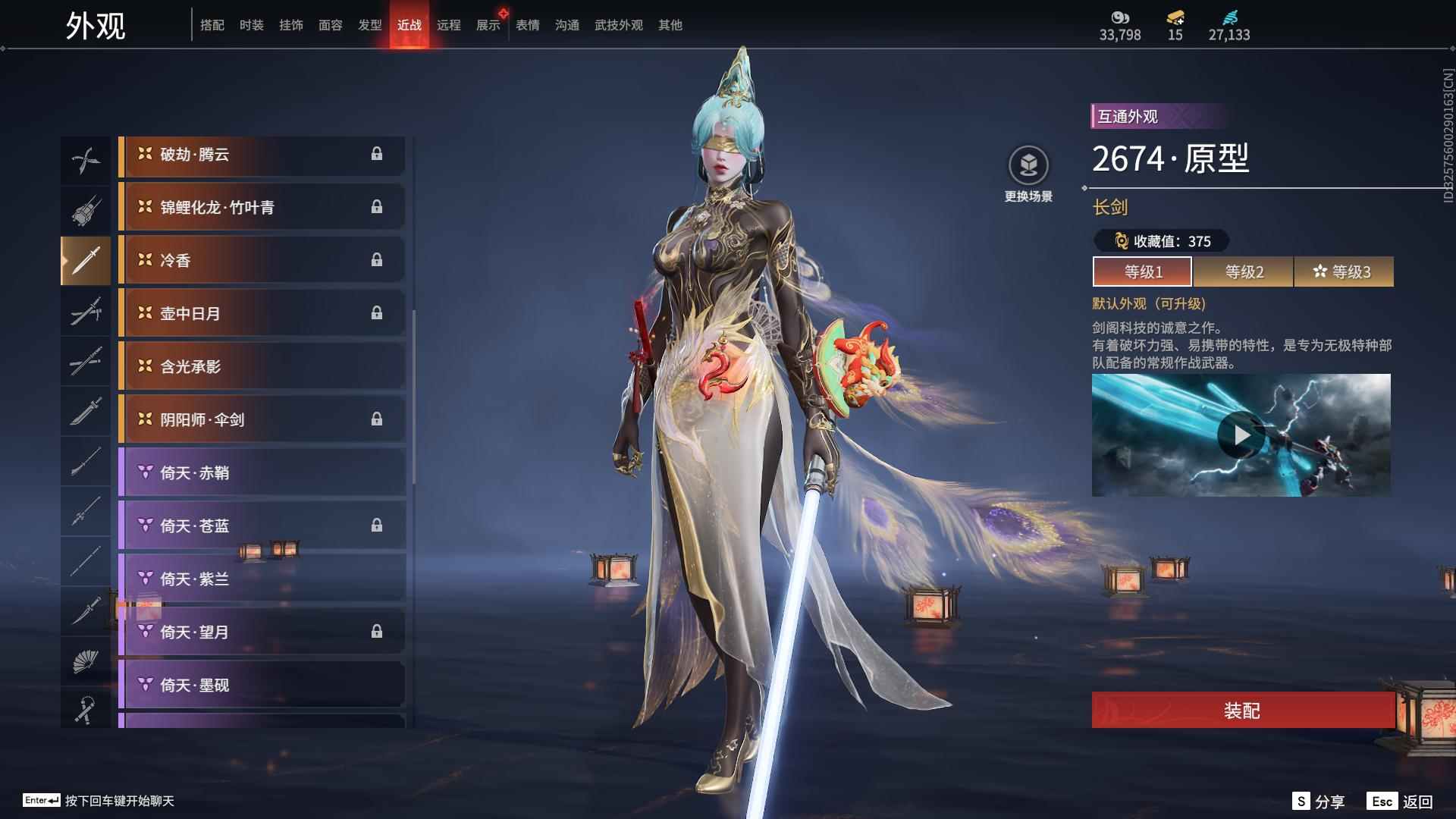Image resolution: width=1456 pixels, height=819 pixels.
Task: Switch to 等级2 skin level
Action: point(1244,271)
